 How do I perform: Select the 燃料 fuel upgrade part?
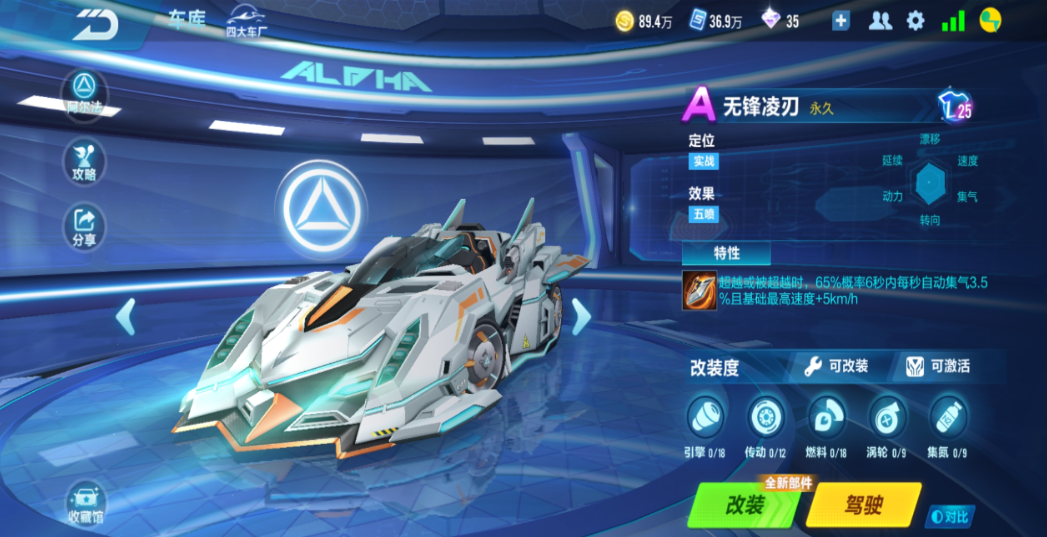826,415
